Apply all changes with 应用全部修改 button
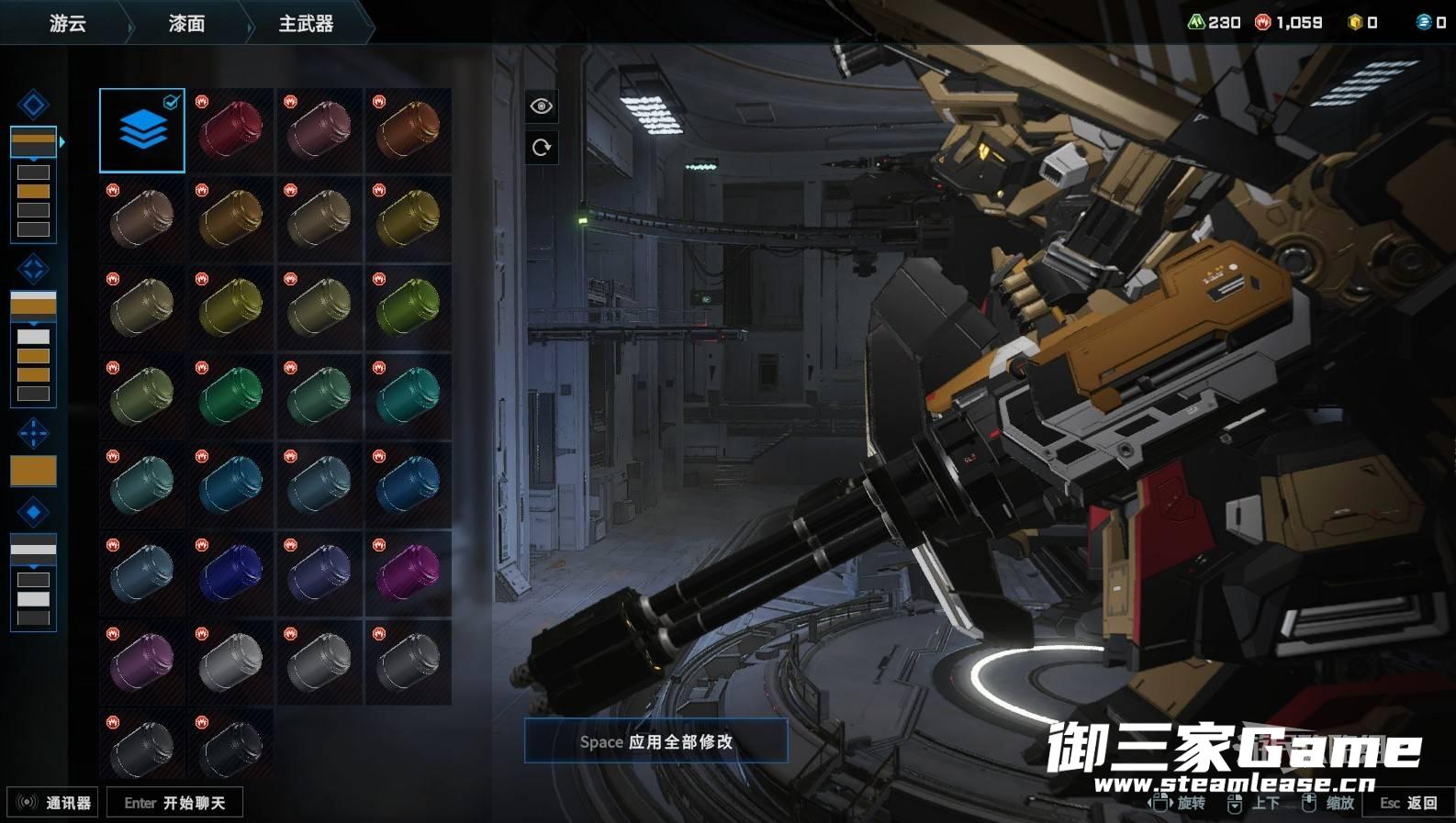1456x823 pixels. tap(655, 741)
